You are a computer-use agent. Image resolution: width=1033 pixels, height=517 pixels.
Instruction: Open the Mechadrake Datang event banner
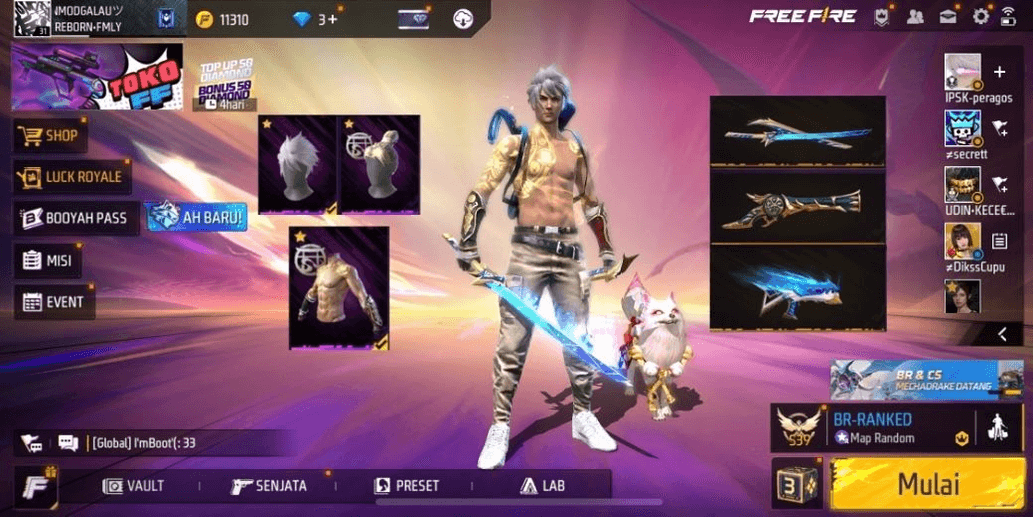click(x=926, y=380)
